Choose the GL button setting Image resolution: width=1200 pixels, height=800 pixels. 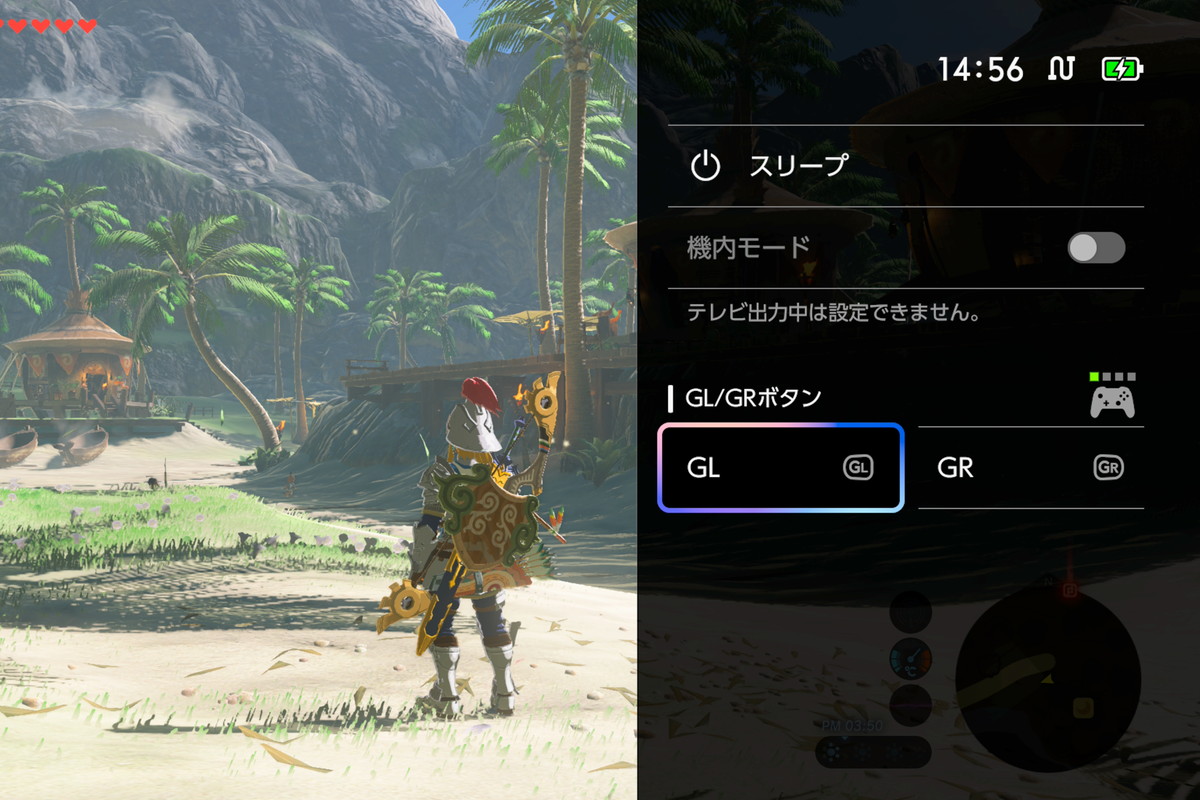780,468
